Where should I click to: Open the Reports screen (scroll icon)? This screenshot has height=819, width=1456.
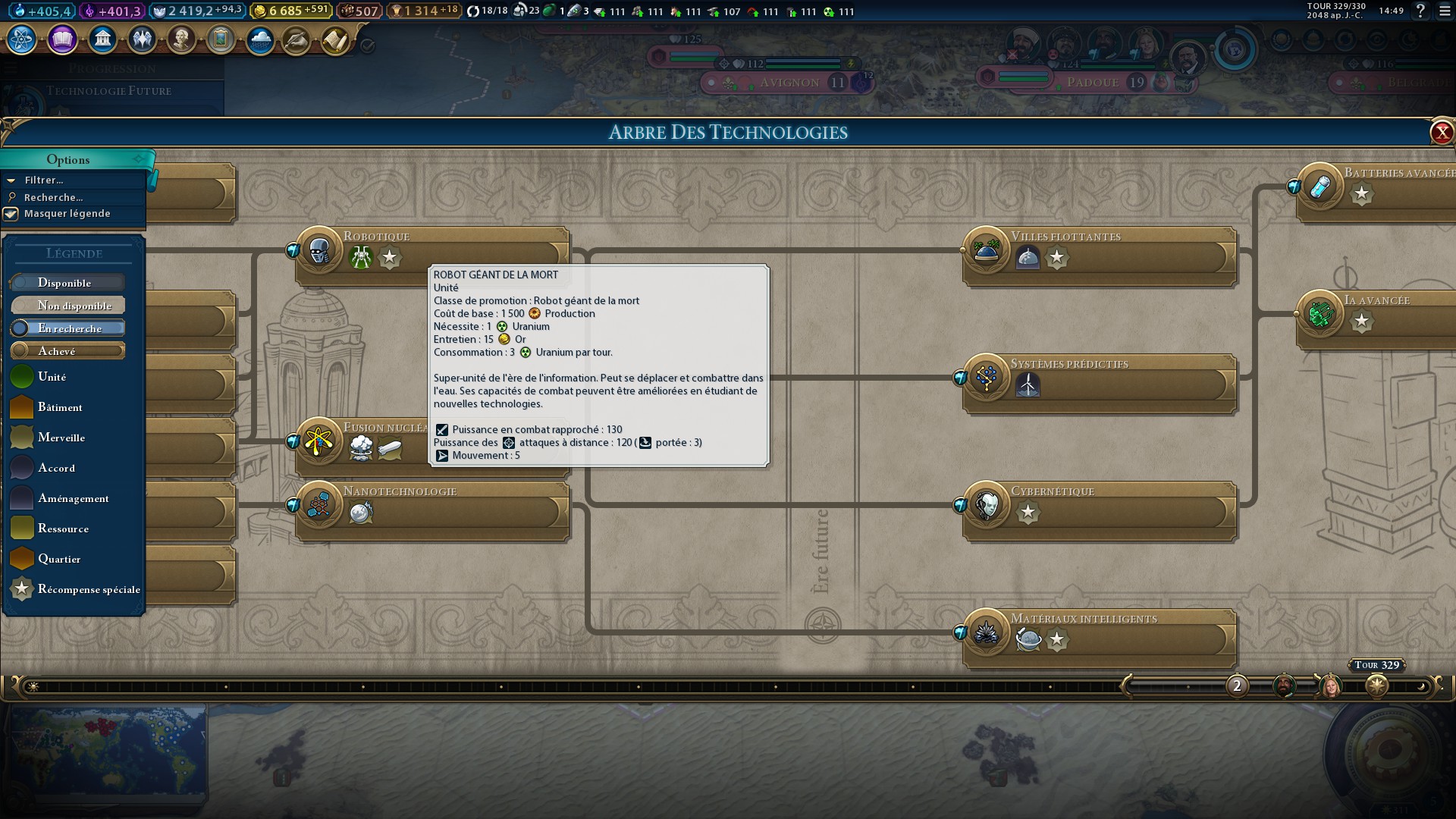pos(336,39)
